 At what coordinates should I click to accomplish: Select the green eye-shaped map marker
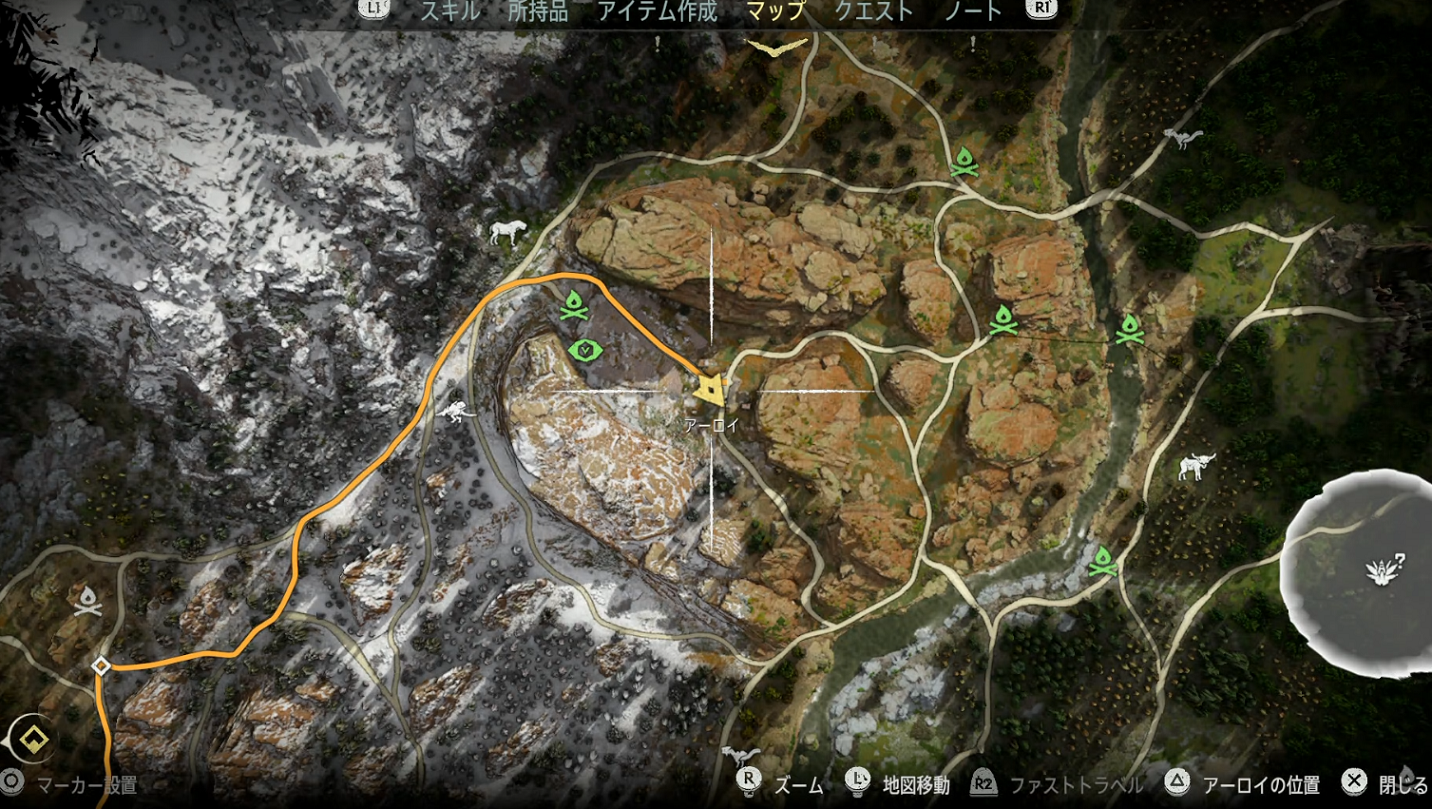pos(583,350)
